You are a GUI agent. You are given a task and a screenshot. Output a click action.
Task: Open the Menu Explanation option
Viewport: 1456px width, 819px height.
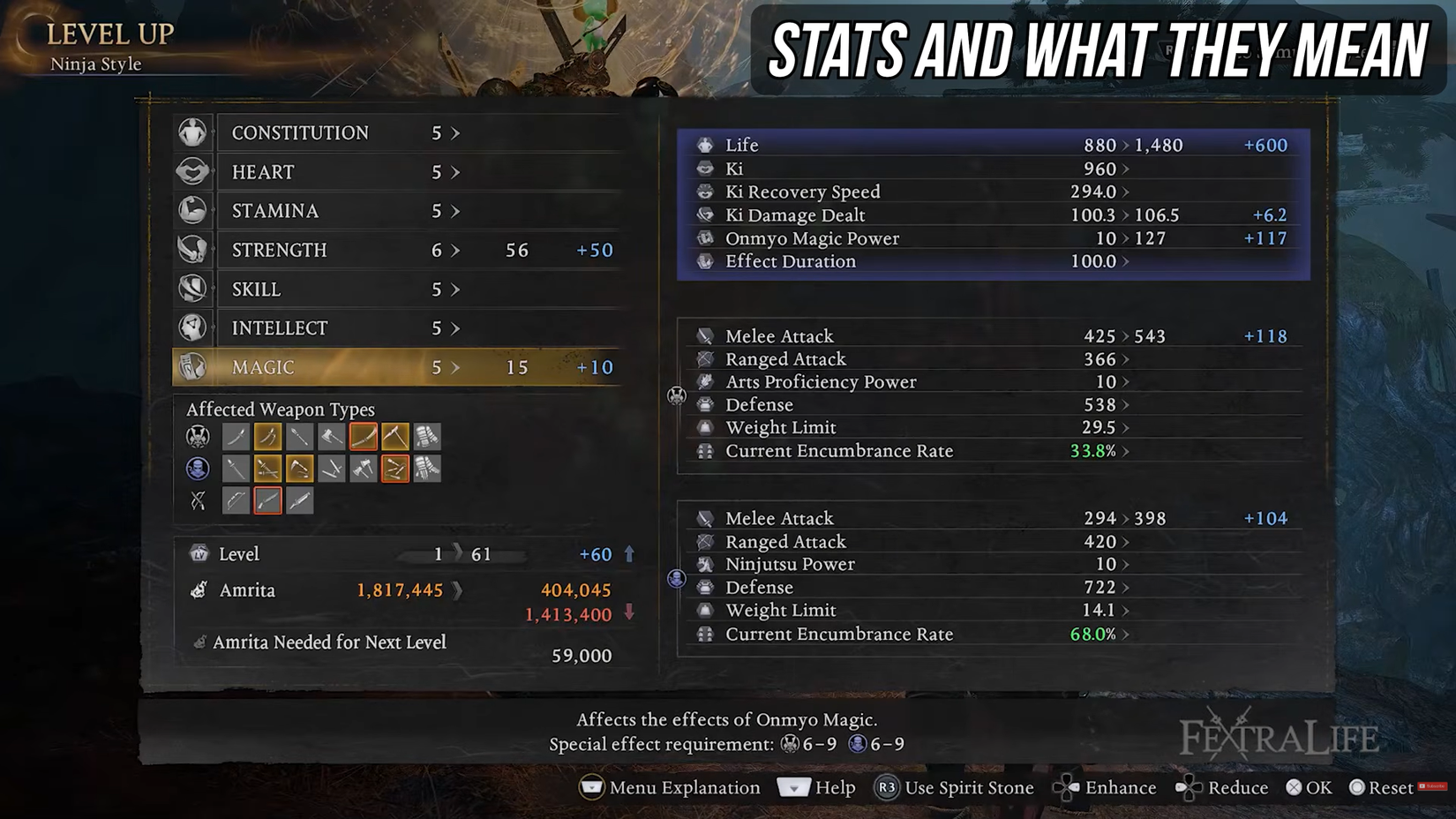click(670, 787)
